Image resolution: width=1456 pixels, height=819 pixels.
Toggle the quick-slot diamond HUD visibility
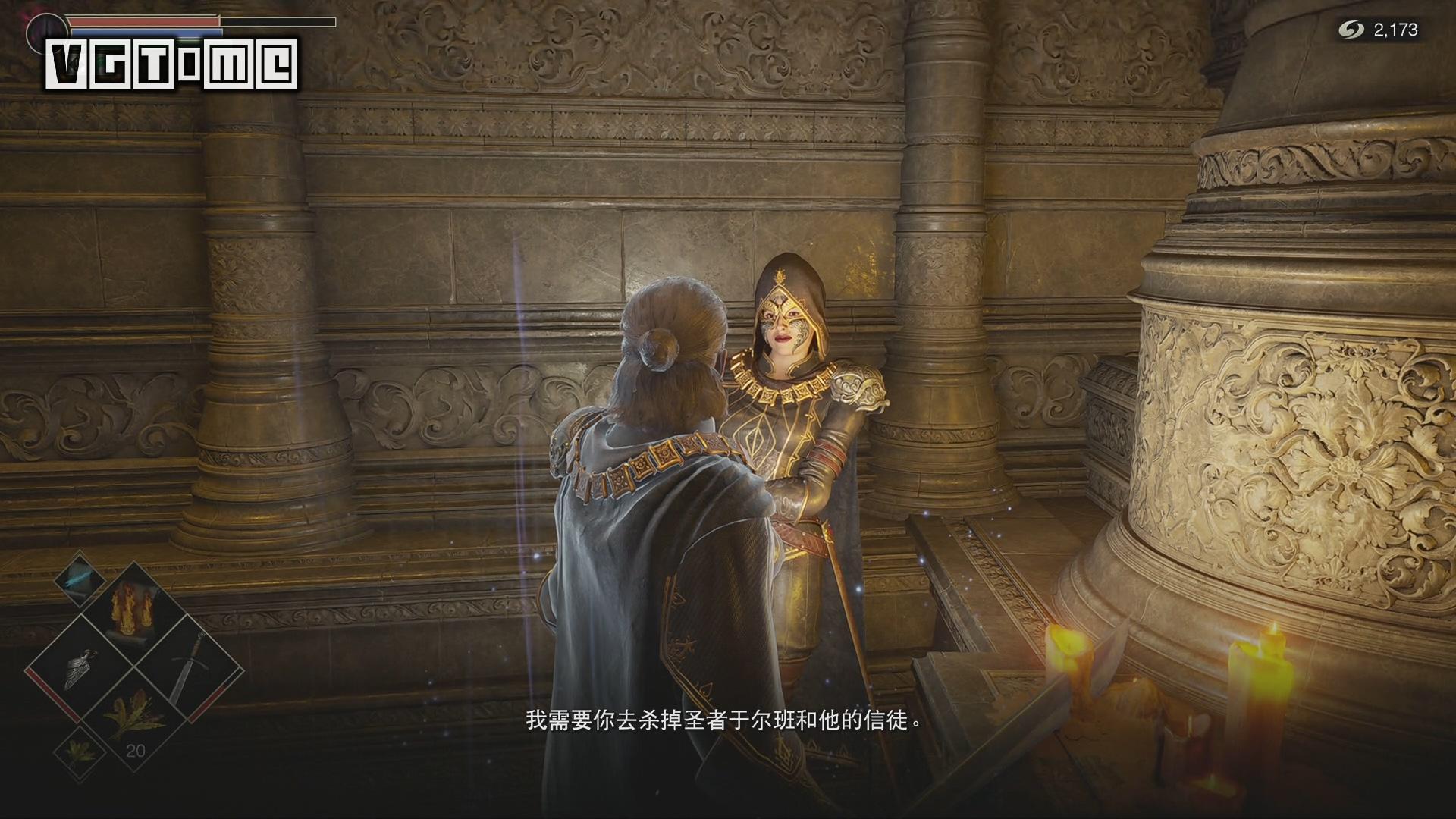point(133,666)
